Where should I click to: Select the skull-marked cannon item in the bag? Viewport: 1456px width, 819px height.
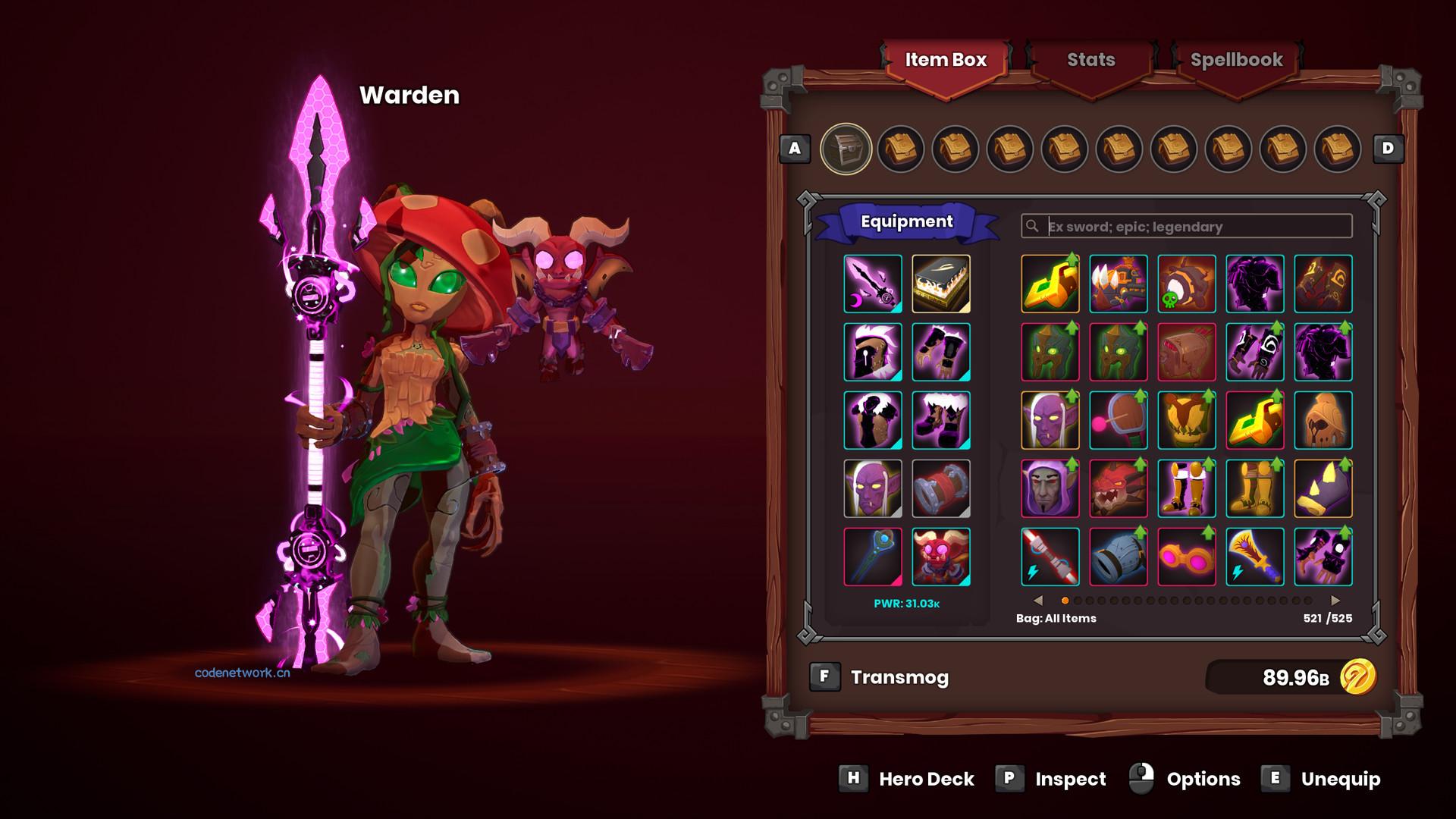pos(1187,284)
